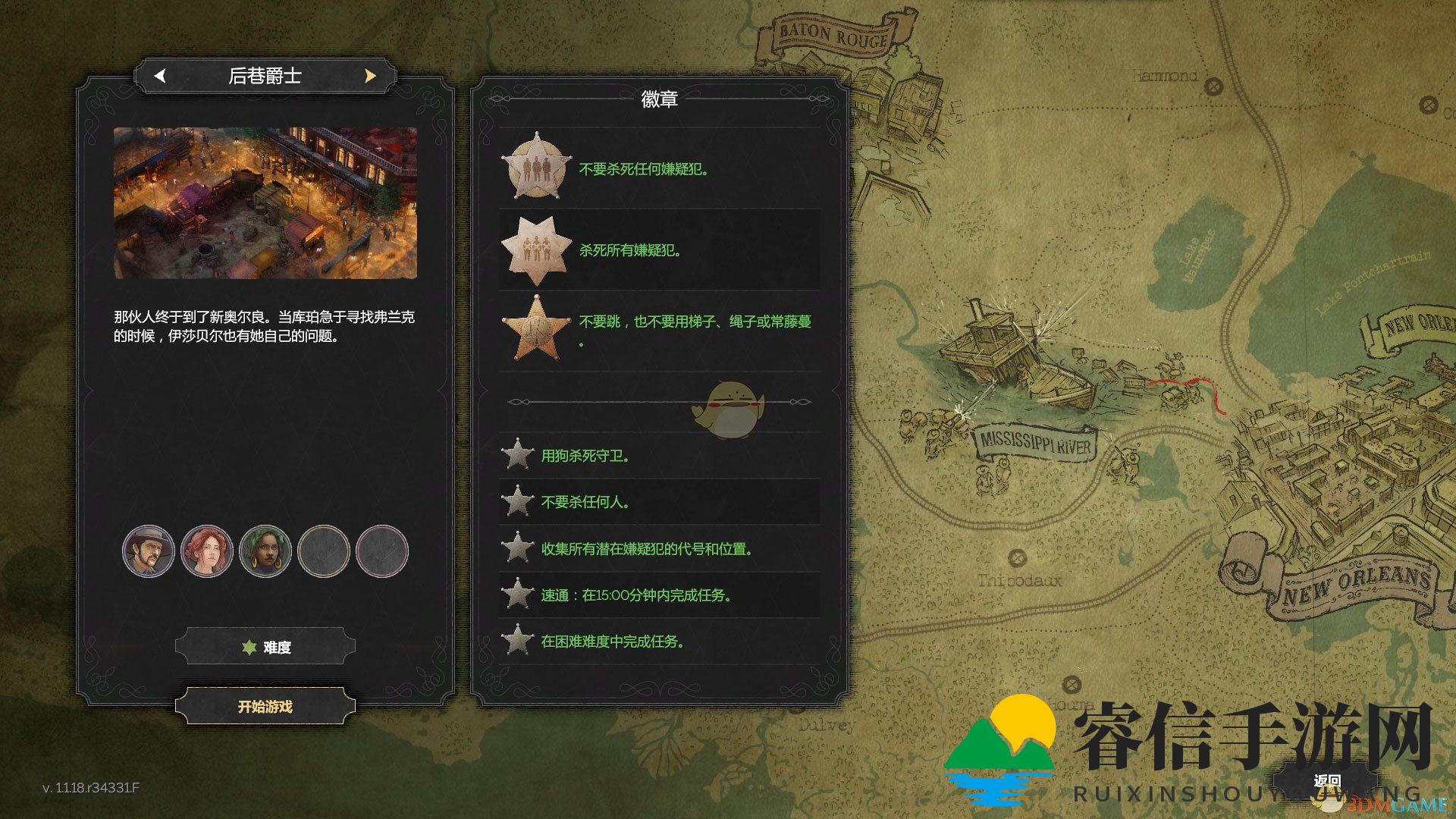
Task: Click the whale mascot icon on the divider
Action: tap(732, 407)
